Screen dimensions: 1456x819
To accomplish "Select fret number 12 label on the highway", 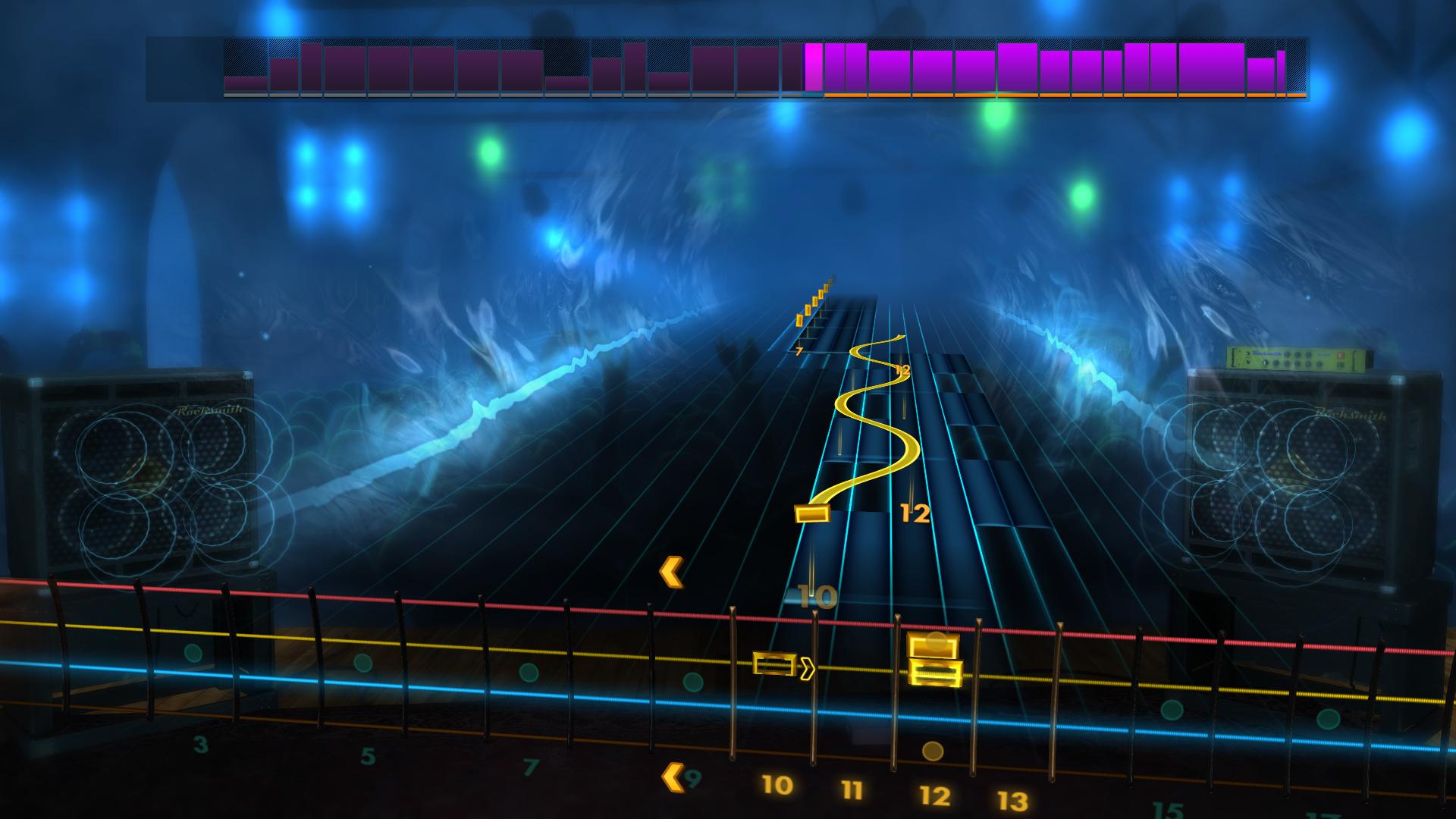I will [x=914, y=513].
